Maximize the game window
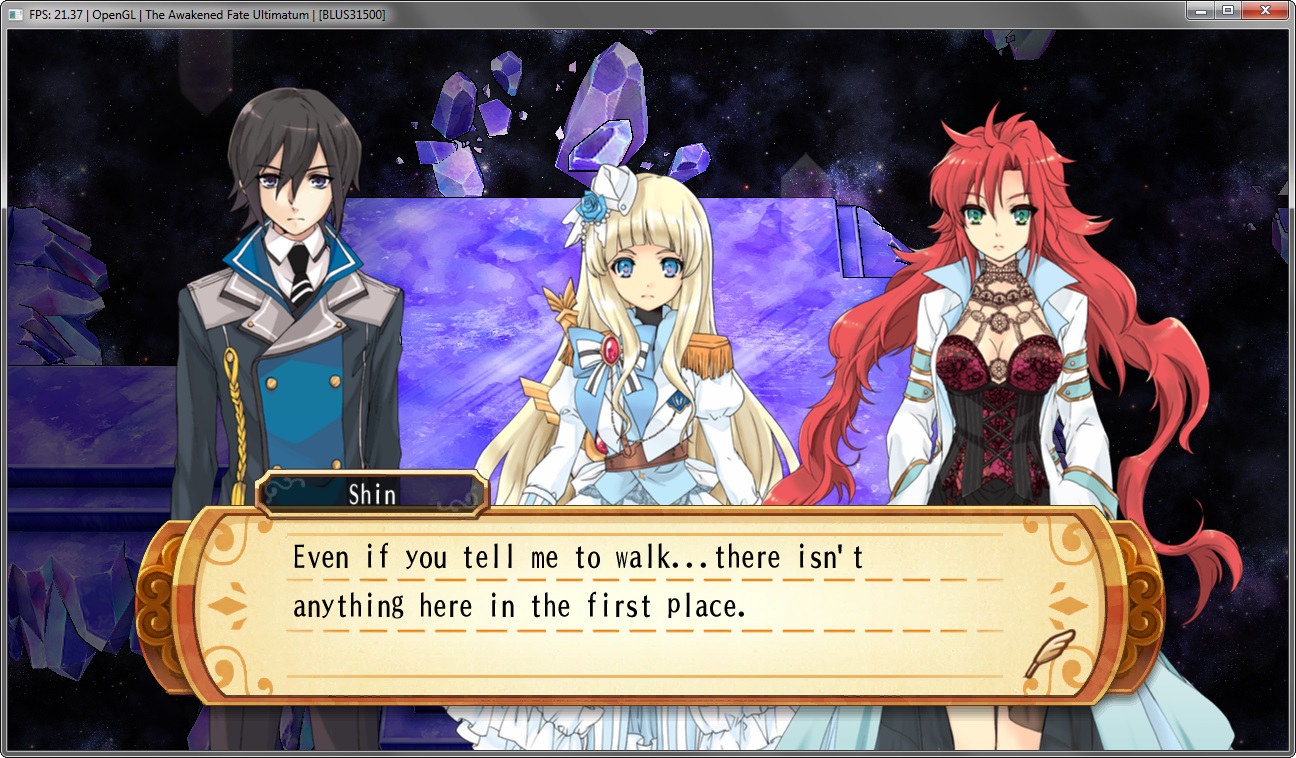 [1227, 11]
